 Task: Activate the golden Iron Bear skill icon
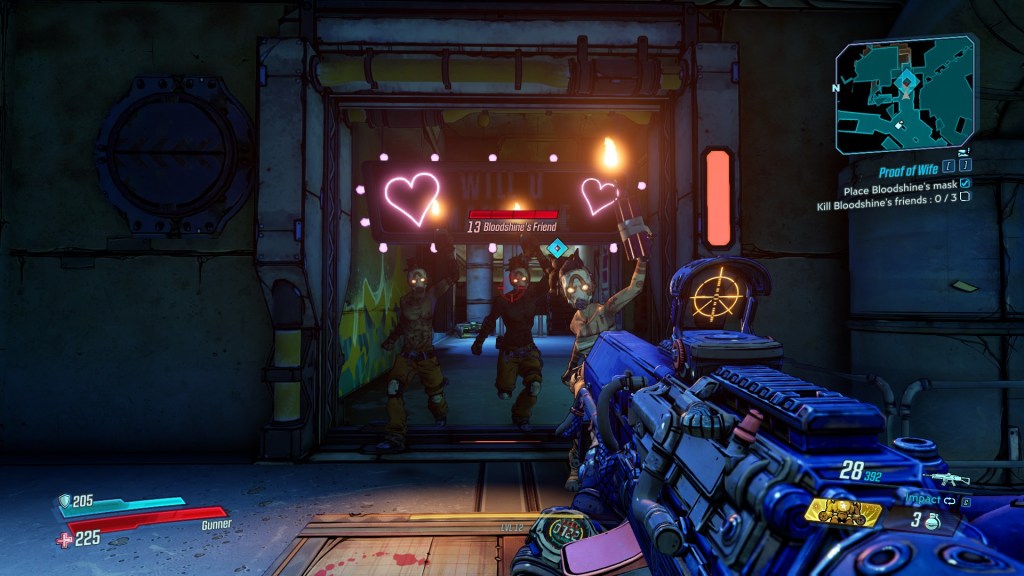point(843,512)
